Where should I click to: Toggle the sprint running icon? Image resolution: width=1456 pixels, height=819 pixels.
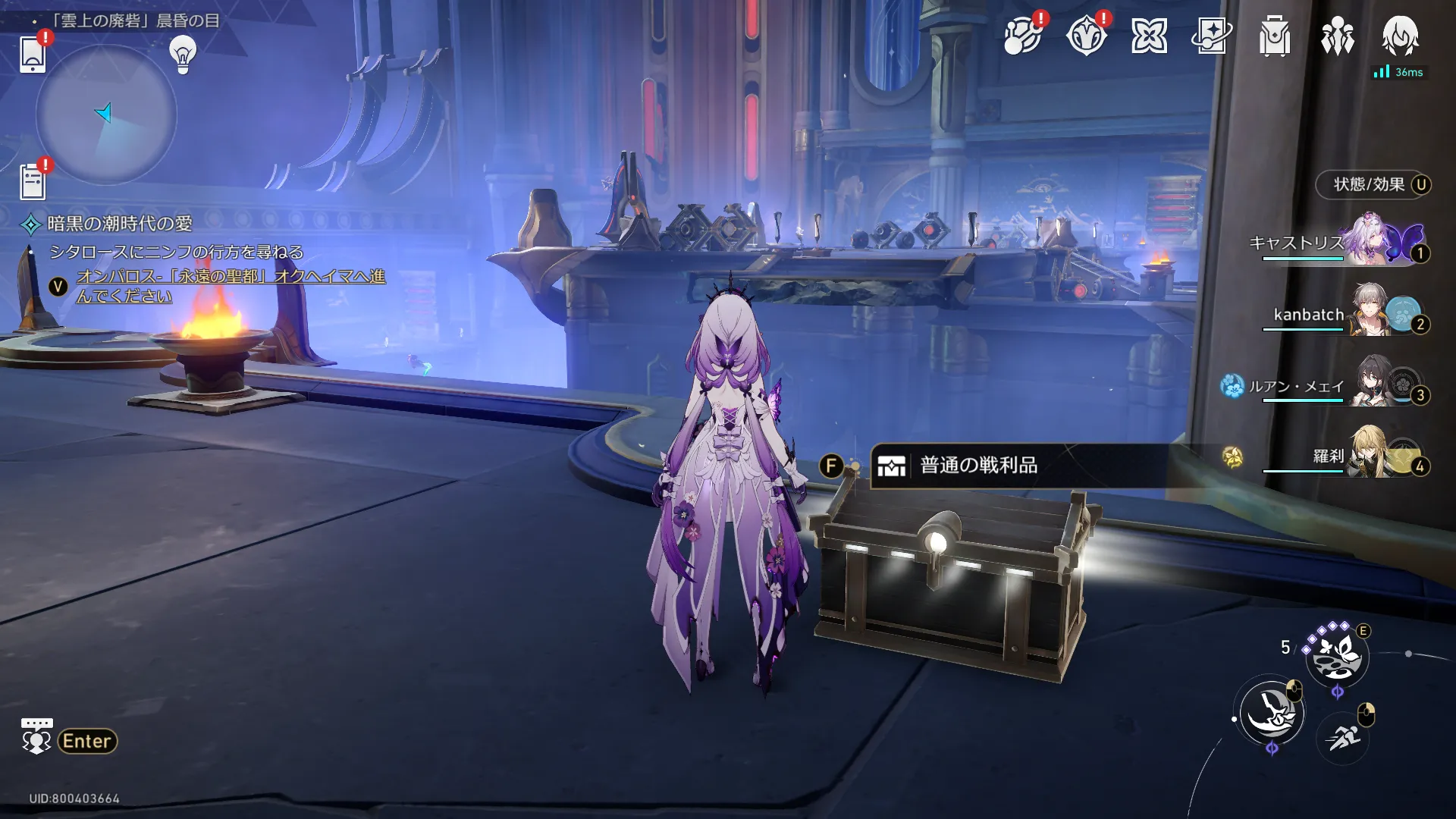(1343, 736)
